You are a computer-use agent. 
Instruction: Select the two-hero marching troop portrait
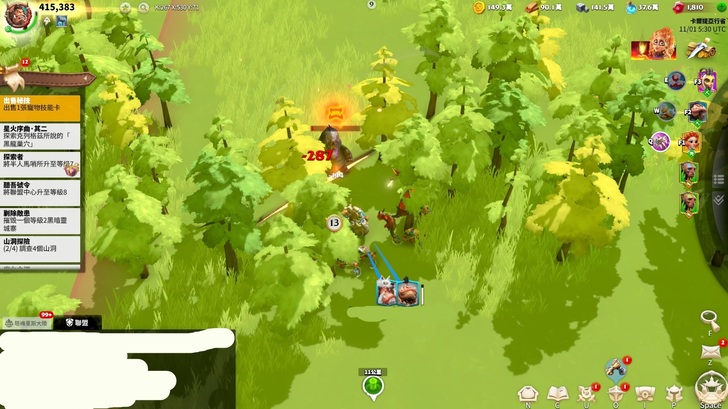(x=399, y=293)
